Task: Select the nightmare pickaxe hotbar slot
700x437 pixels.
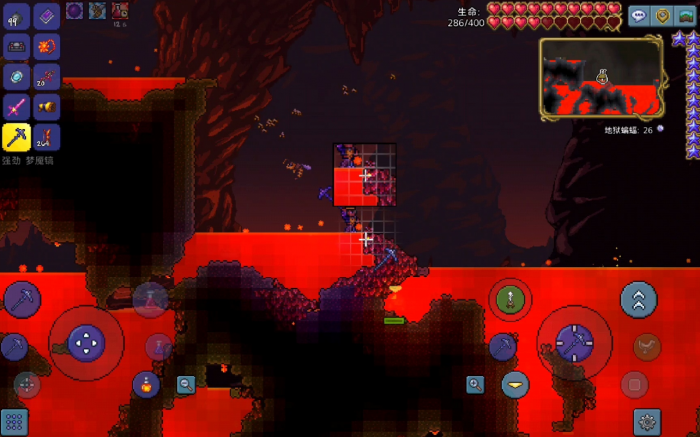Action: 17,137
